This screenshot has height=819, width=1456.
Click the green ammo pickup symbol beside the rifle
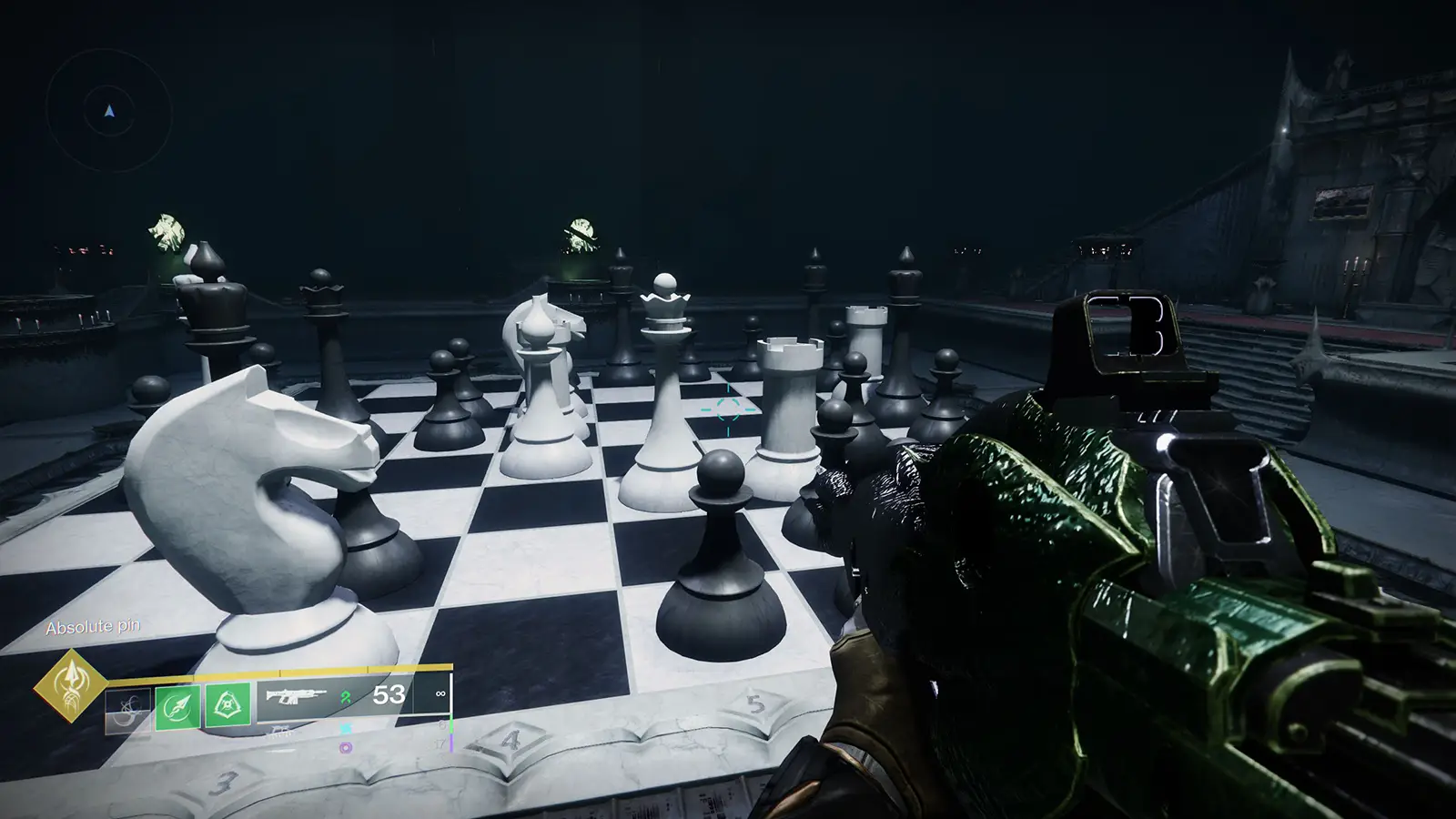click(345, 697)
